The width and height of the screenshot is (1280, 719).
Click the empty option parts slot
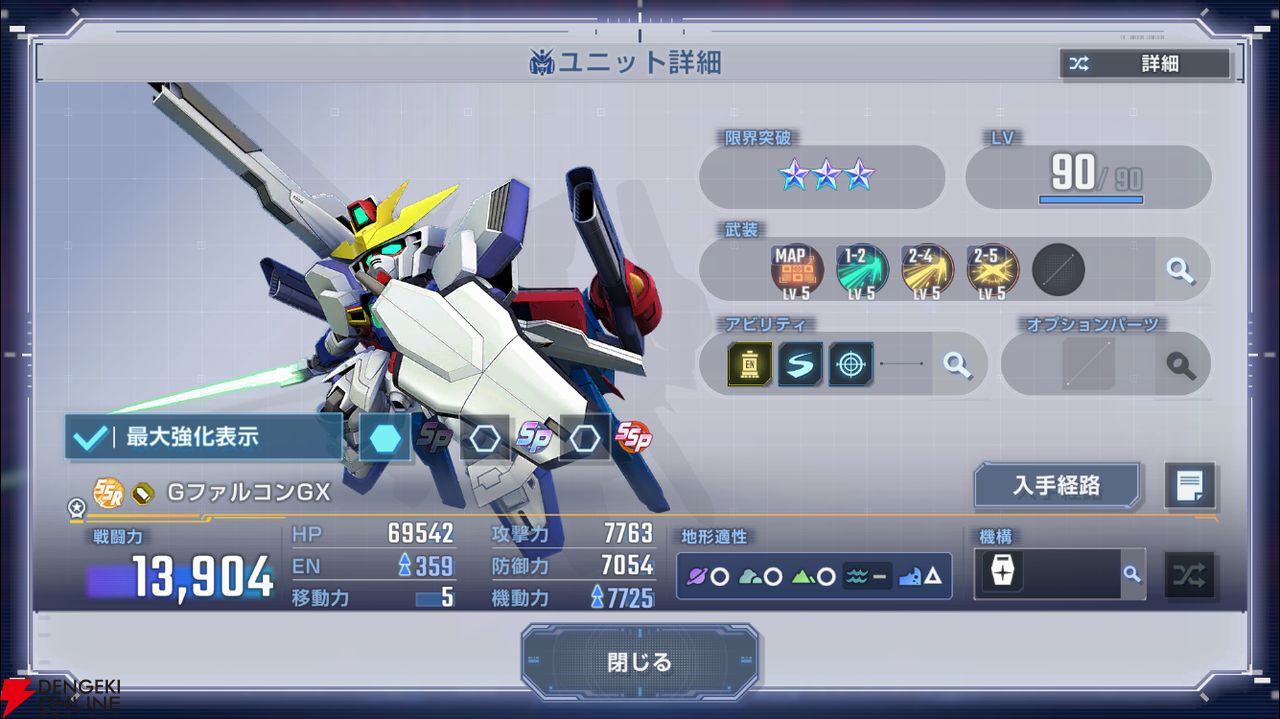1088,364
